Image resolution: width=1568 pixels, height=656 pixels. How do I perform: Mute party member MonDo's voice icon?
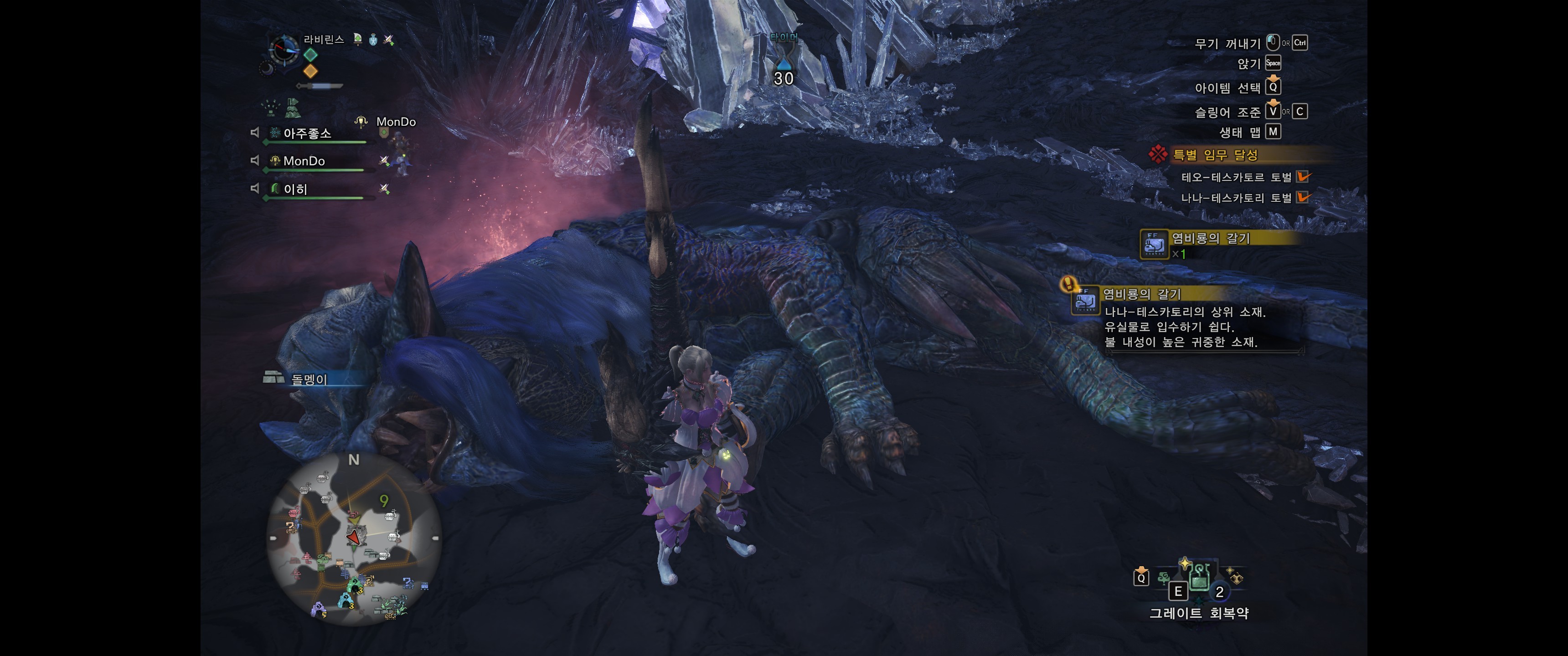pos(255,161)
